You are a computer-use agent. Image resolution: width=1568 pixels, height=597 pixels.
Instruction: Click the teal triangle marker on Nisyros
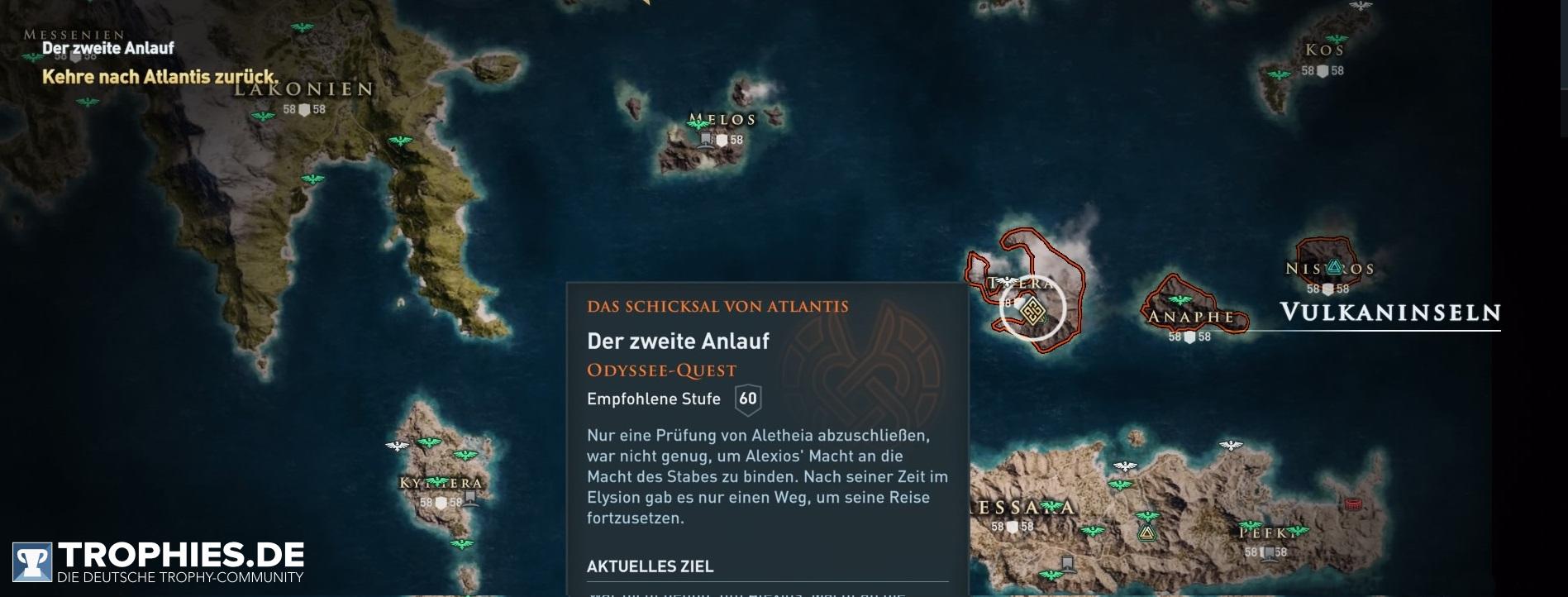click(x=1333, y=267)
